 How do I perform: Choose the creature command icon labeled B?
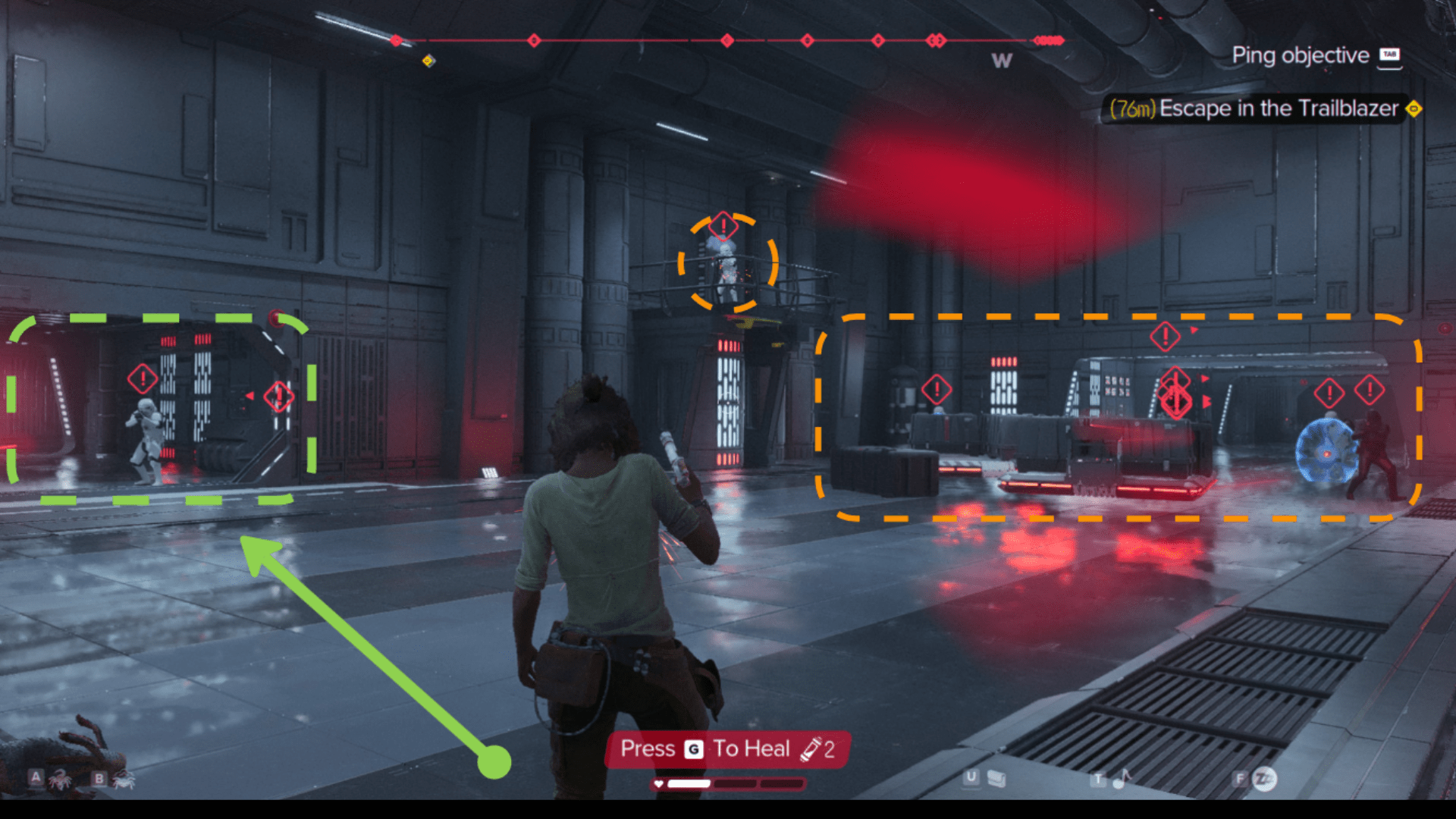click(123, 779)
